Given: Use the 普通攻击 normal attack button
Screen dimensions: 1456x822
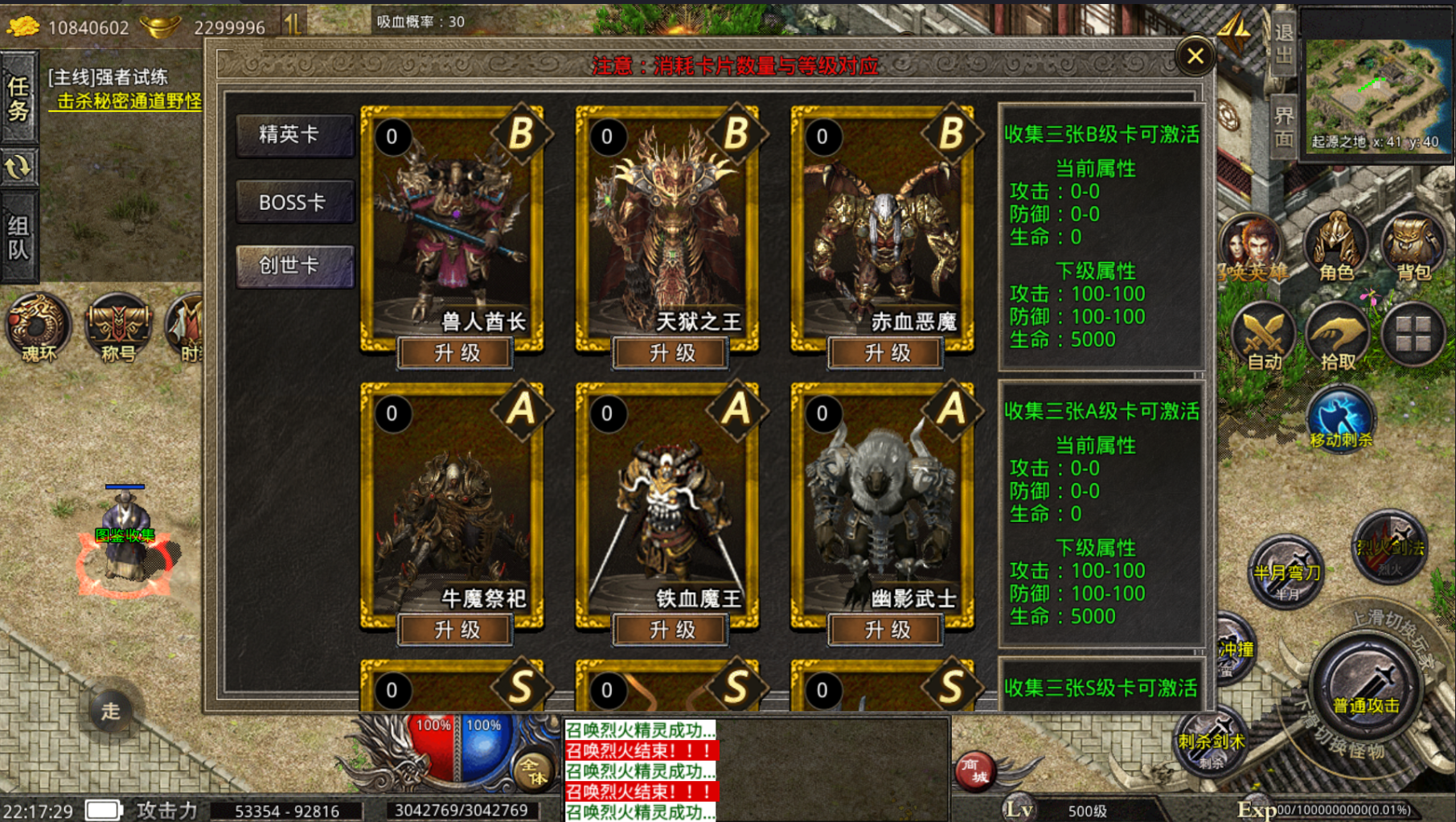Looking at the screenshot, I should (1366, 686).
